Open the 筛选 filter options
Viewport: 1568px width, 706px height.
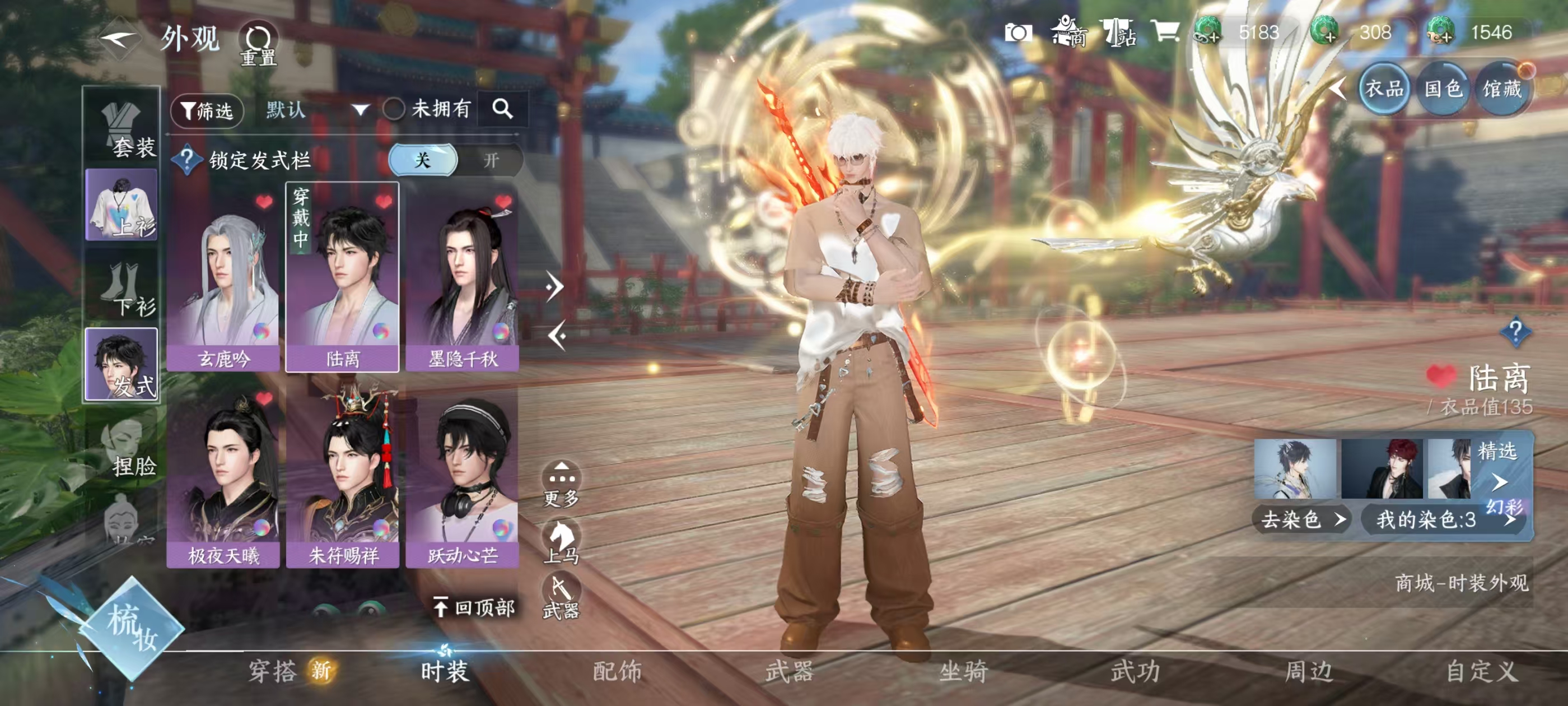pyautogui.click(x=208, y=111)
